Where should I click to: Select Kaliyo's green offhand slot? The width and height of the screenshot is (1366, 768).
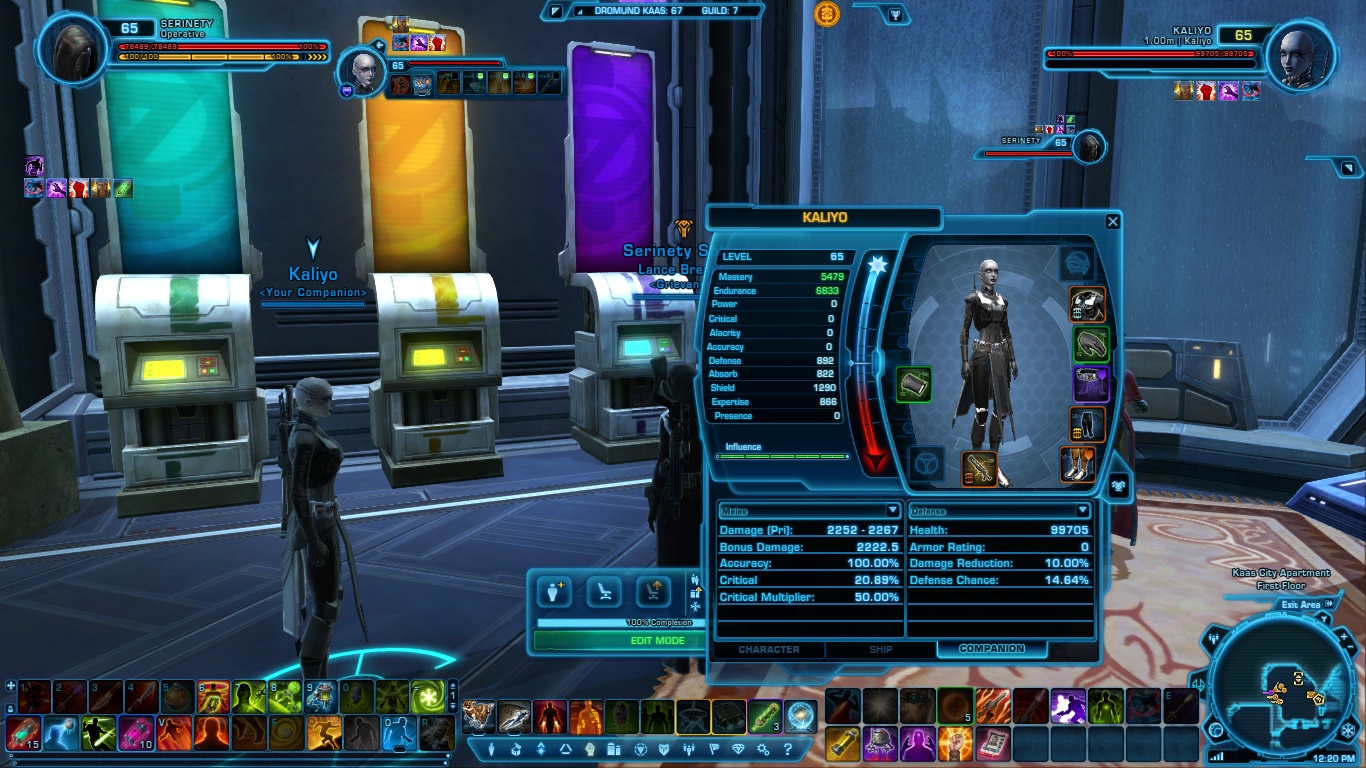tap(914, 383)
